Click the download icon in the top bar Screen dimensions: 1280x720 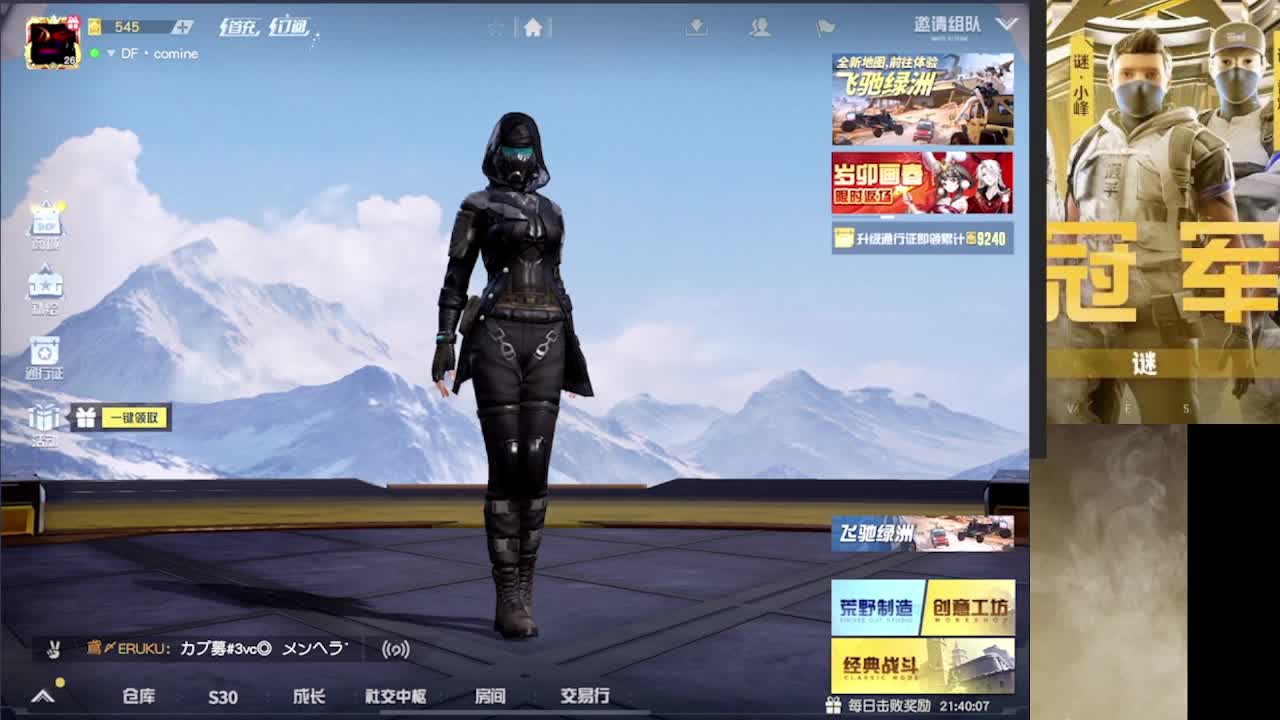click(696, 27)
